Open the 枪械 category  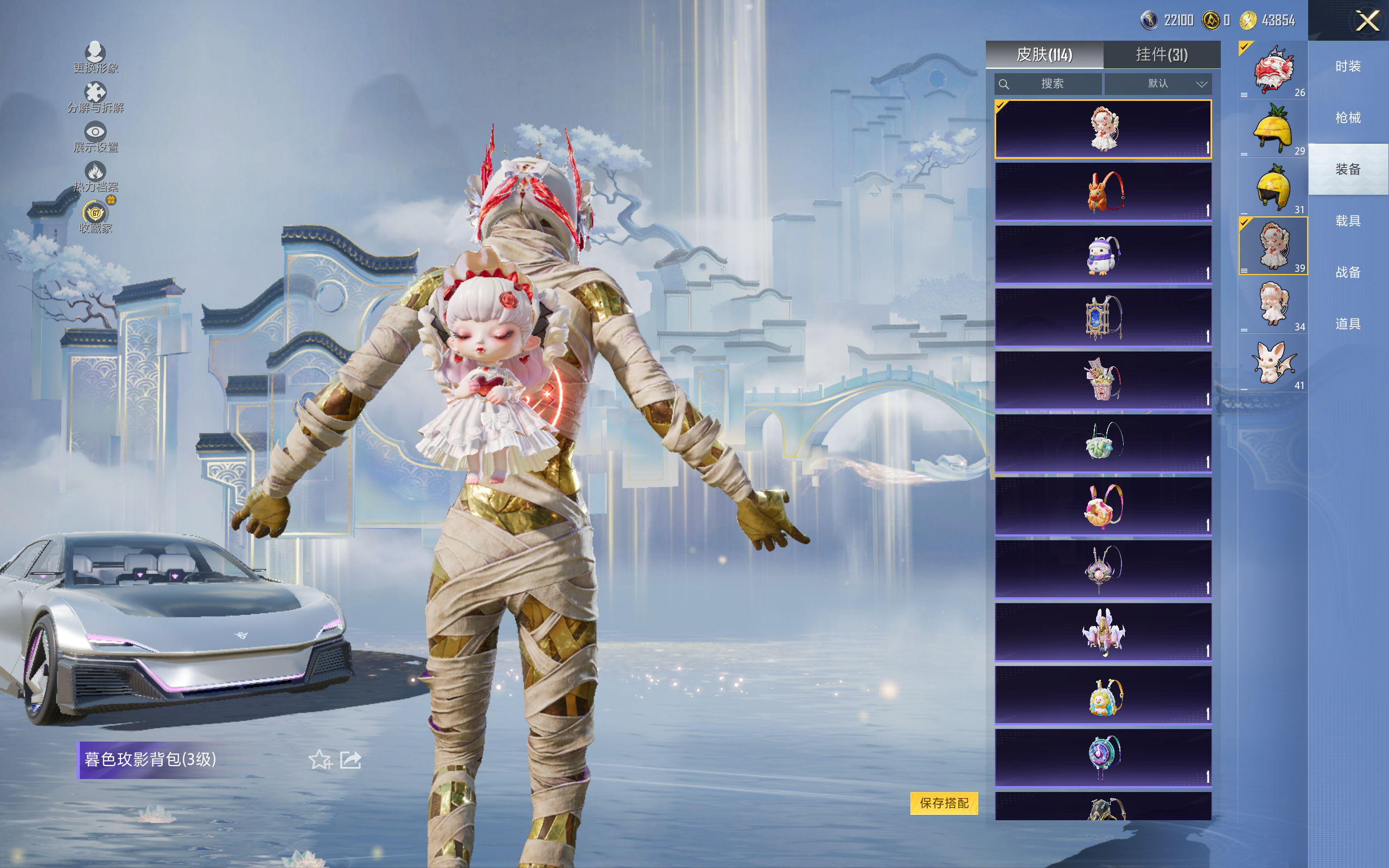click(1348, 118)
